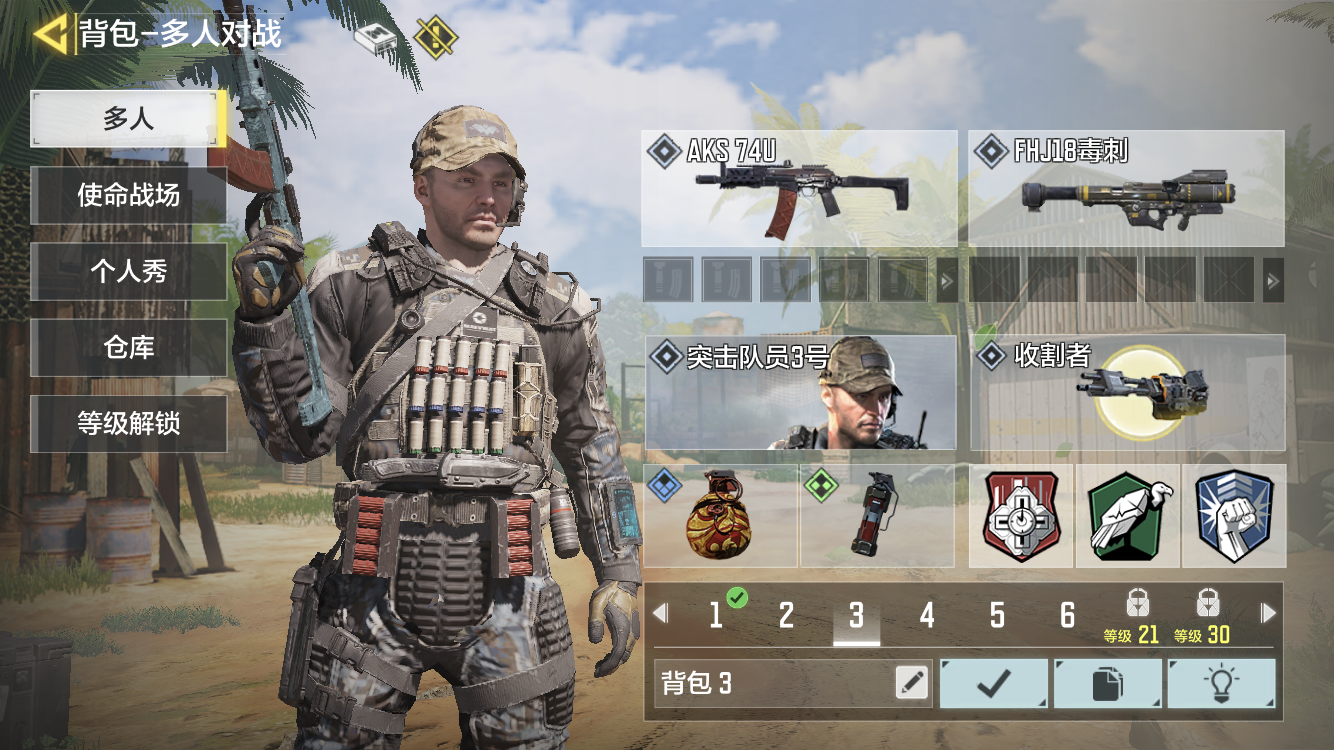Choose the red-gold frag grenade slot
The image size is (1334, 750).
click(x=720, y=516)
